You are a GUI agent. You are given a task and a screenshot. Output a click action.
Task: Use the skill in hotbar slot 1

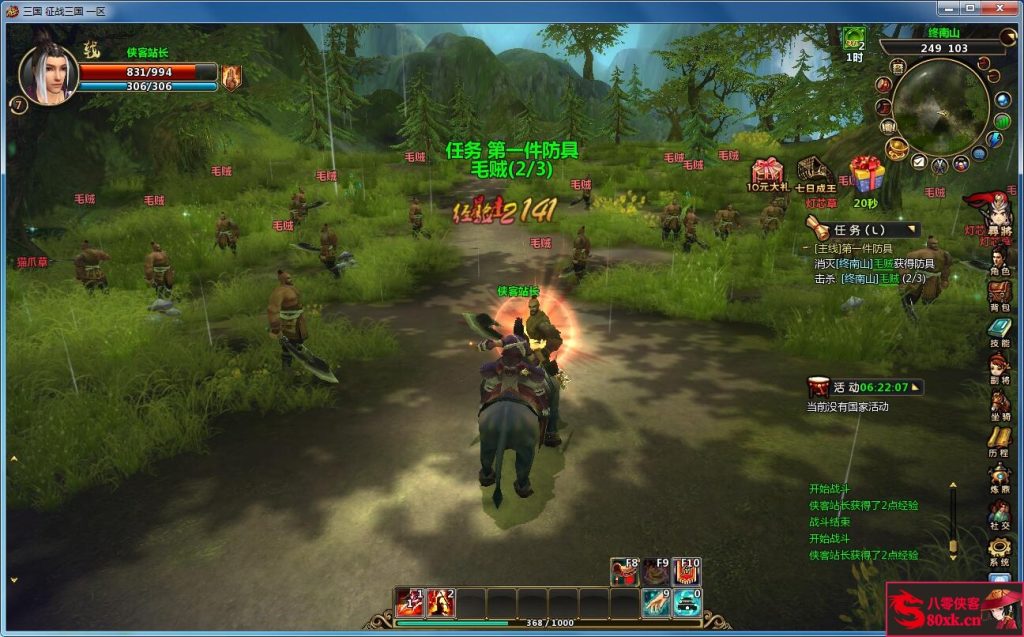click(x=410, y=602)
